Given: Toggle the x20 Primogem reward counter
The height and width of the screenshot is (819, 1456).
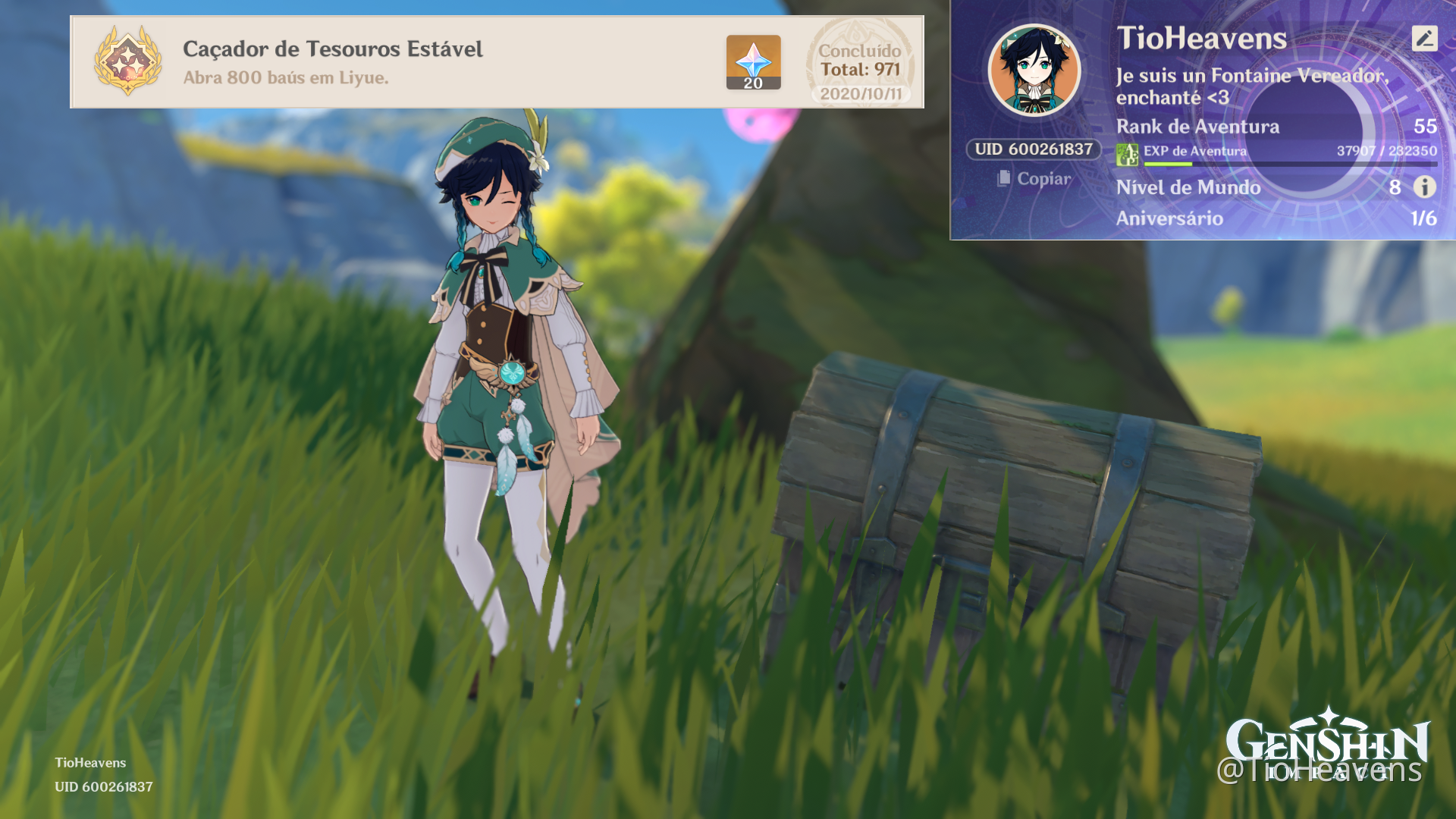Looking at the screenshot, I should click(752, 84).
